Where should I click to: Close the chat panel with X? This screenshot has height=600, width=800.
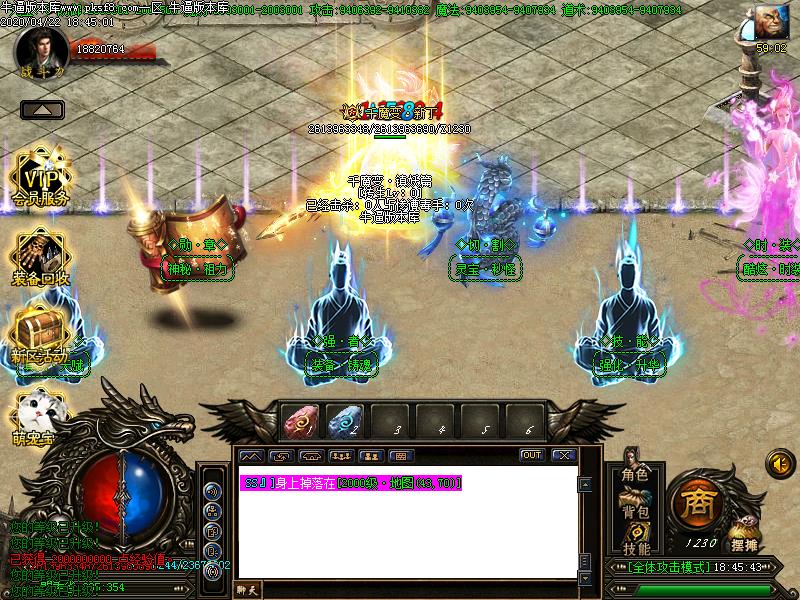pyautogui.click(x=564, y=455)
